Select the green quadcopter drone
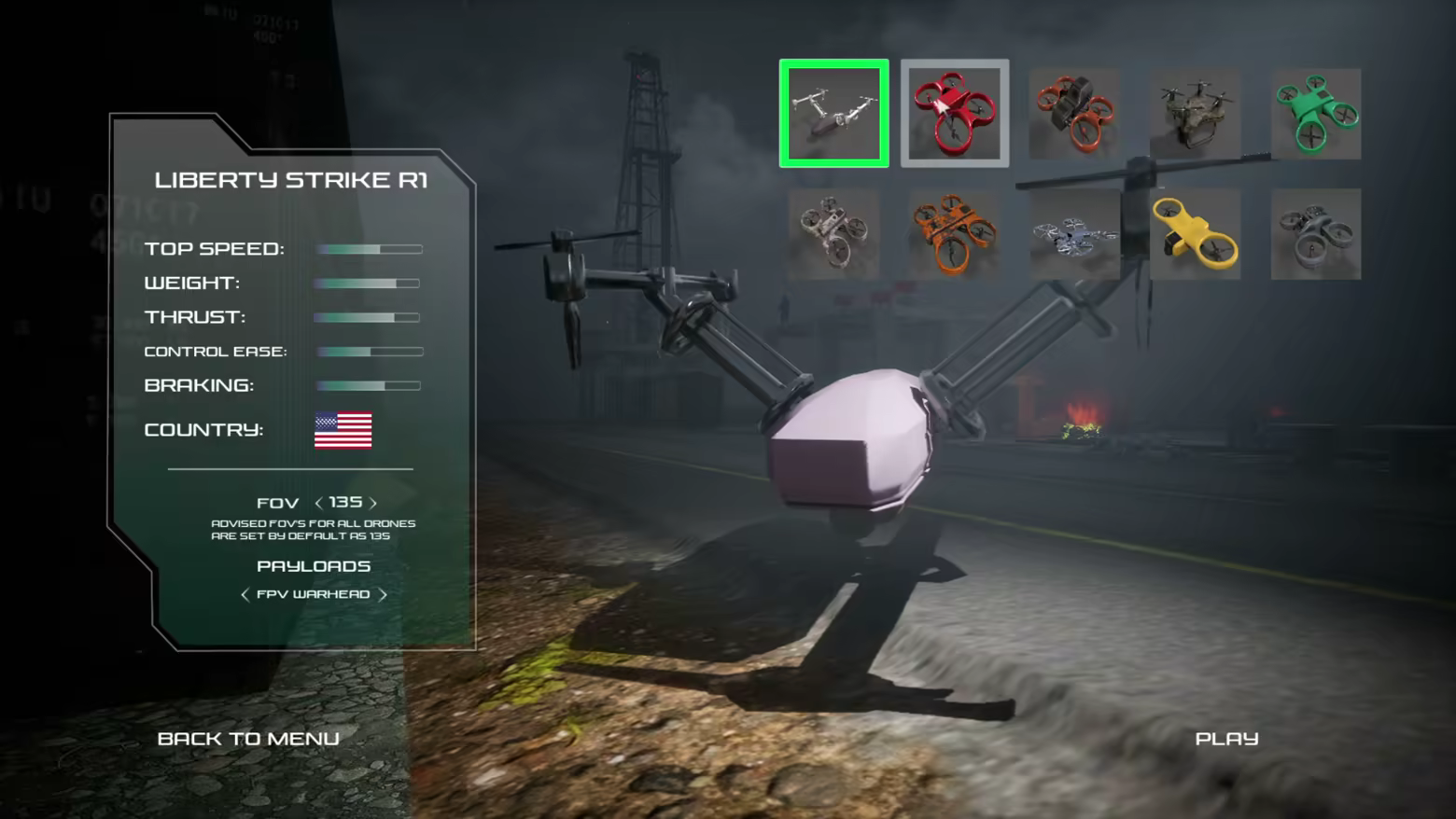 [x=1315, y=113]
